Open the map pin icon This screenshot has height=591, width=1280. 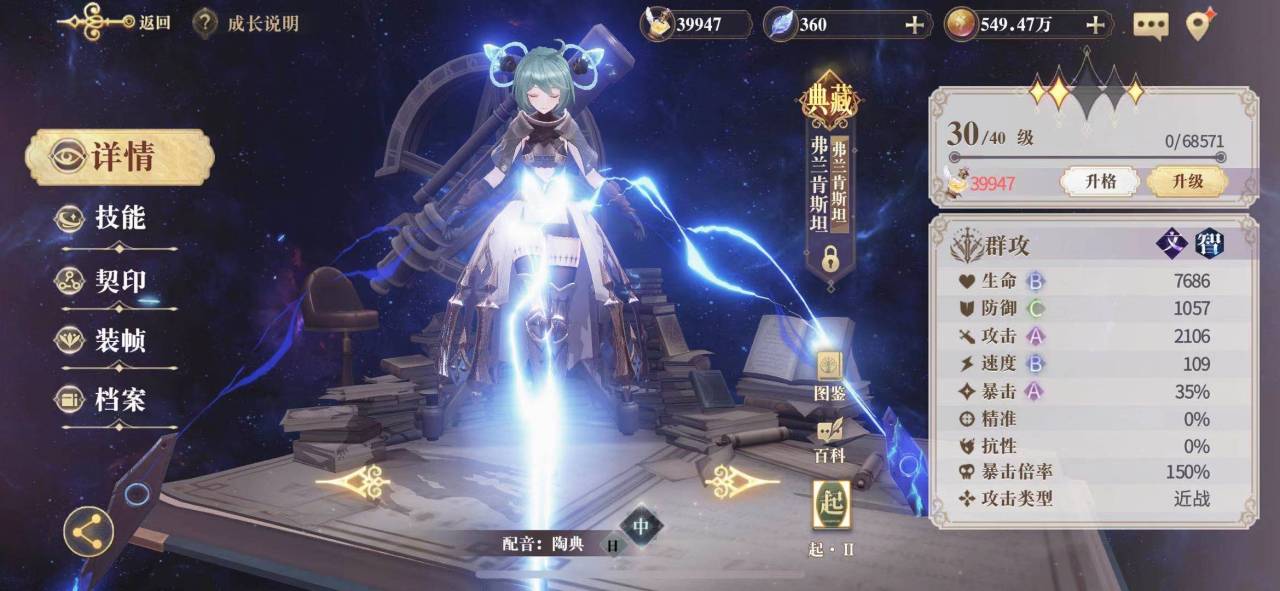(x=1200, y=24)
